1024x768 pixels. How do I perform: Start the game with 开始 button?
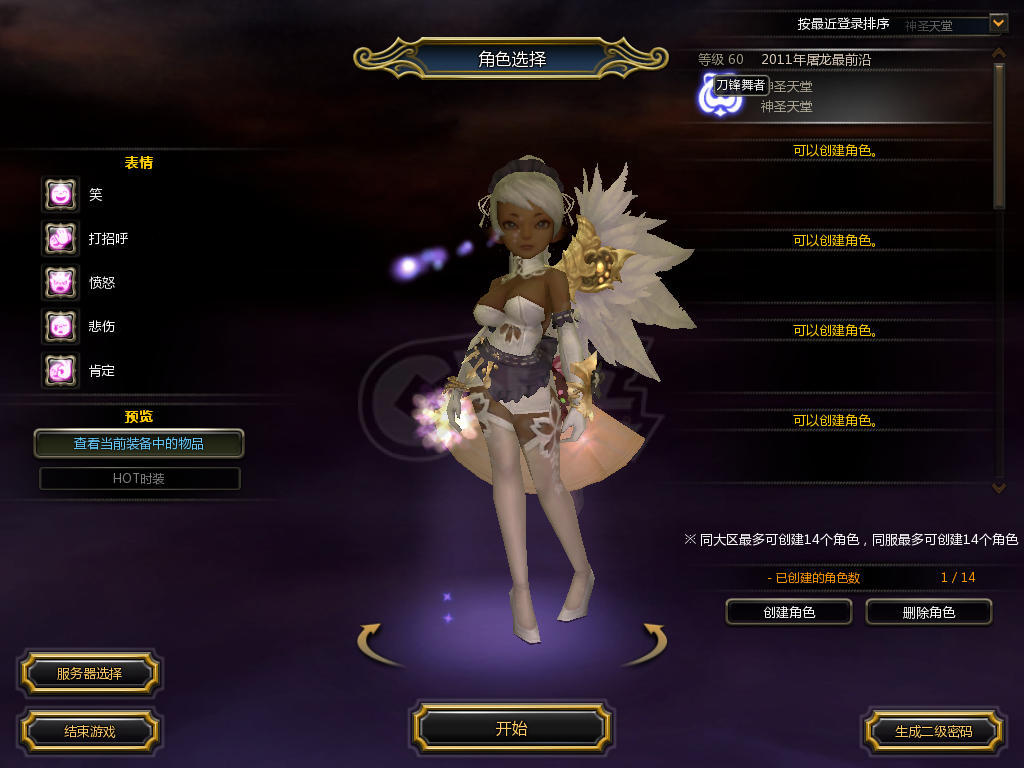[x=511, y=729]
